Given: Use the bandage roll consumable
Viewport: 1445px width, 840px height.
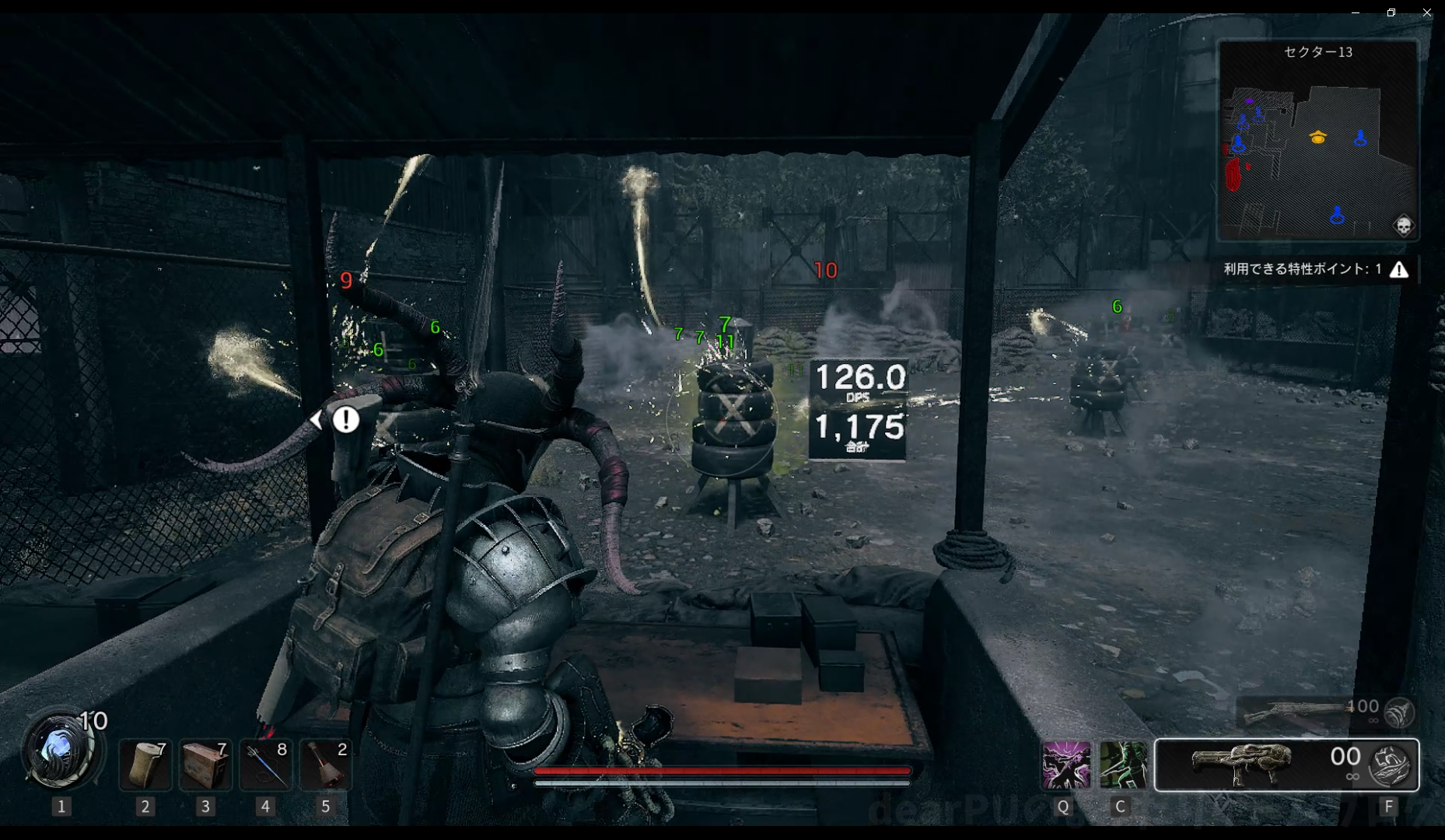Looking at the screenshot, I should [145, 765].
